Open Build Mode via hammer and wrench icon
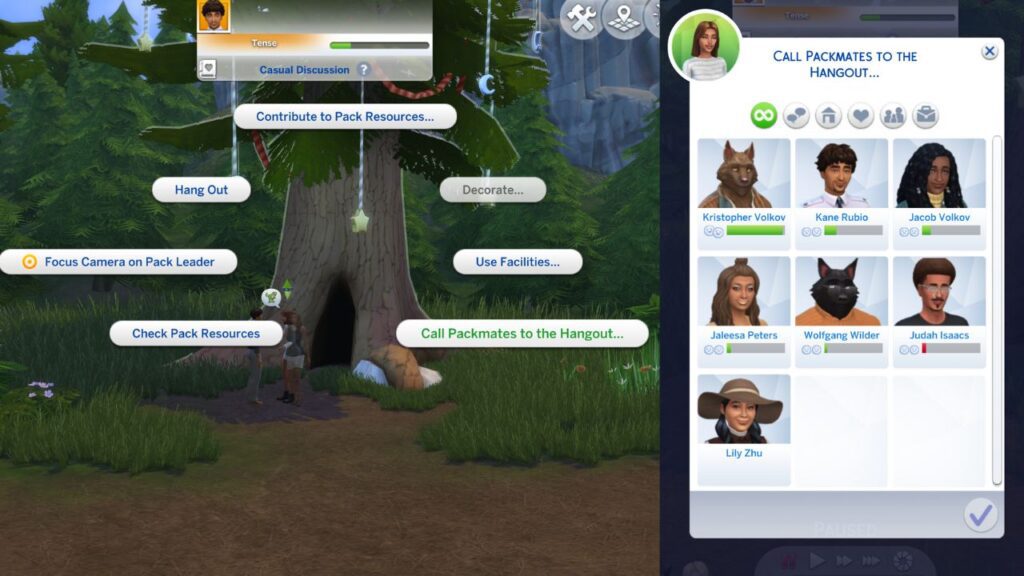 pyautogui.click(x=581, y=17)
